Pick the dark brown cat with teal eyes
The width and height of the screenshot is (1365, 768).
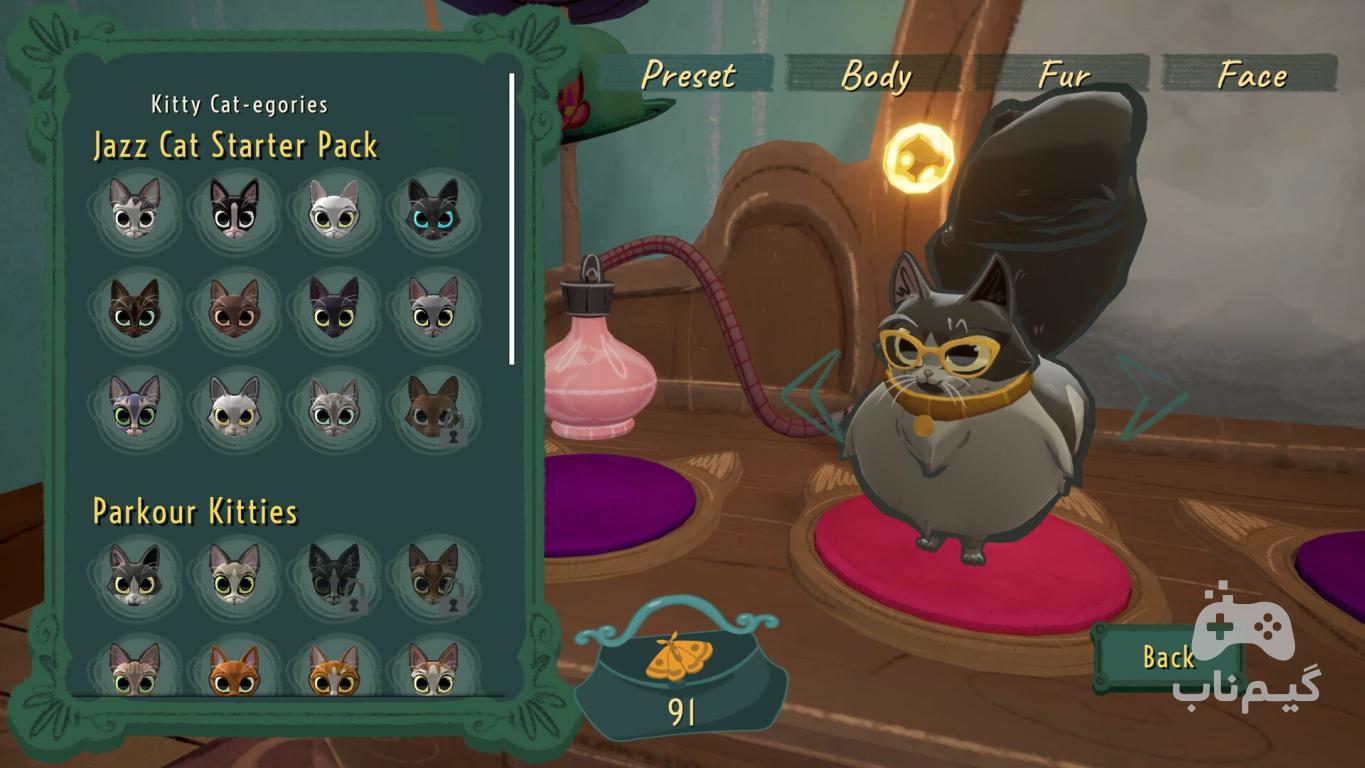[135, 307]
